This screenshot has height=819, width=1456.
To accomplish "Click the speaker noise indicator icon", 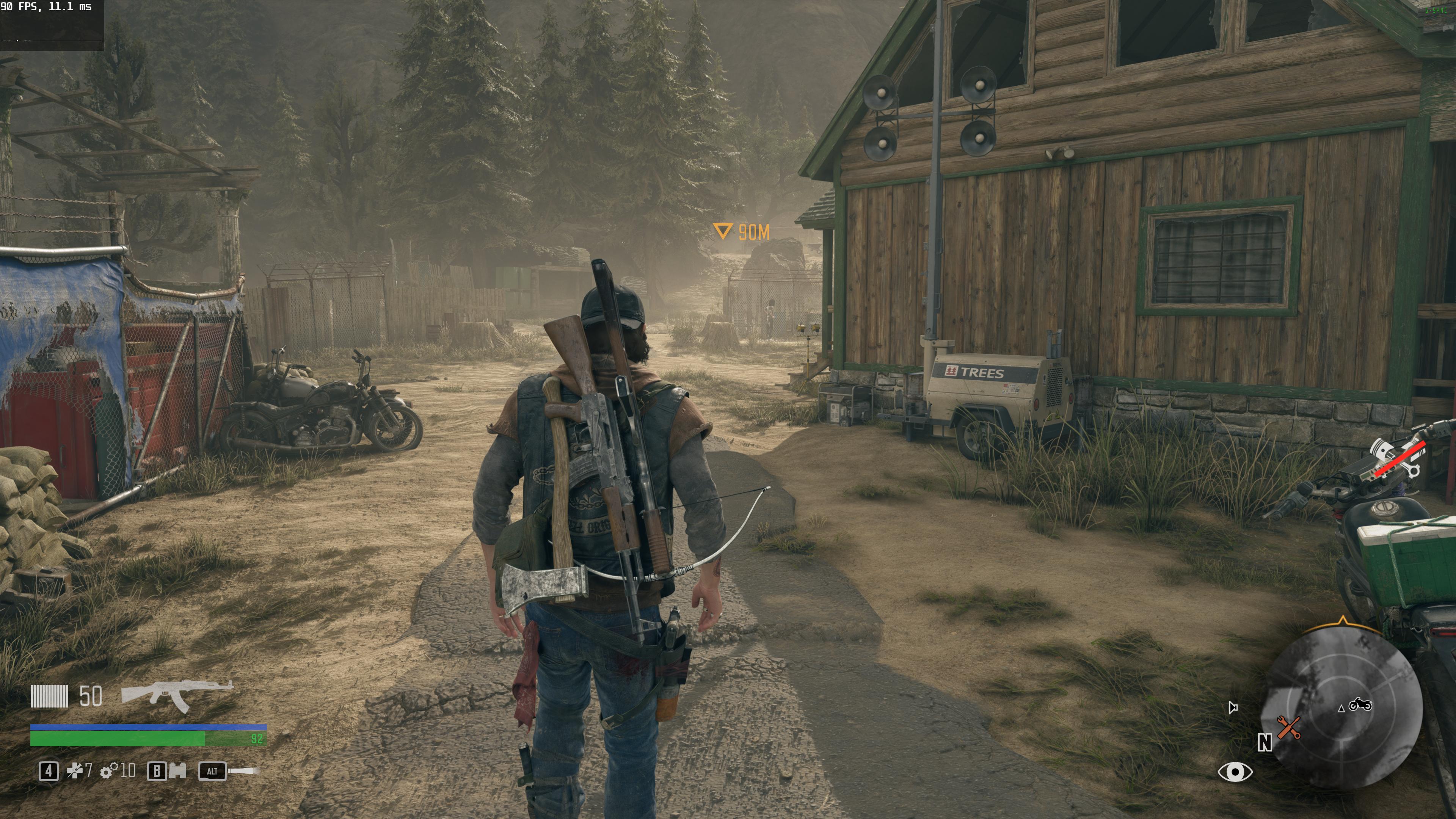I will point(1233,707).
